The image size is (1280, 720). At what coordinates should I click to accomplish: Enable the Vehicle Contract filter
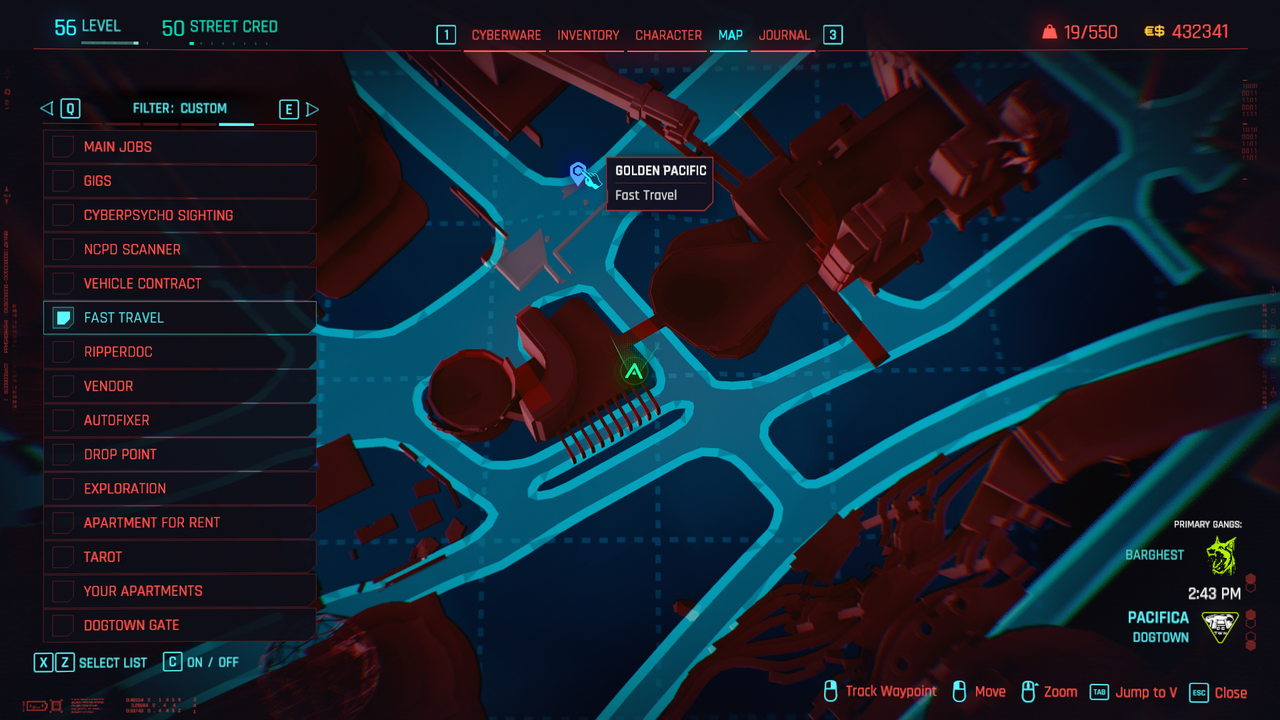point(63,283)
